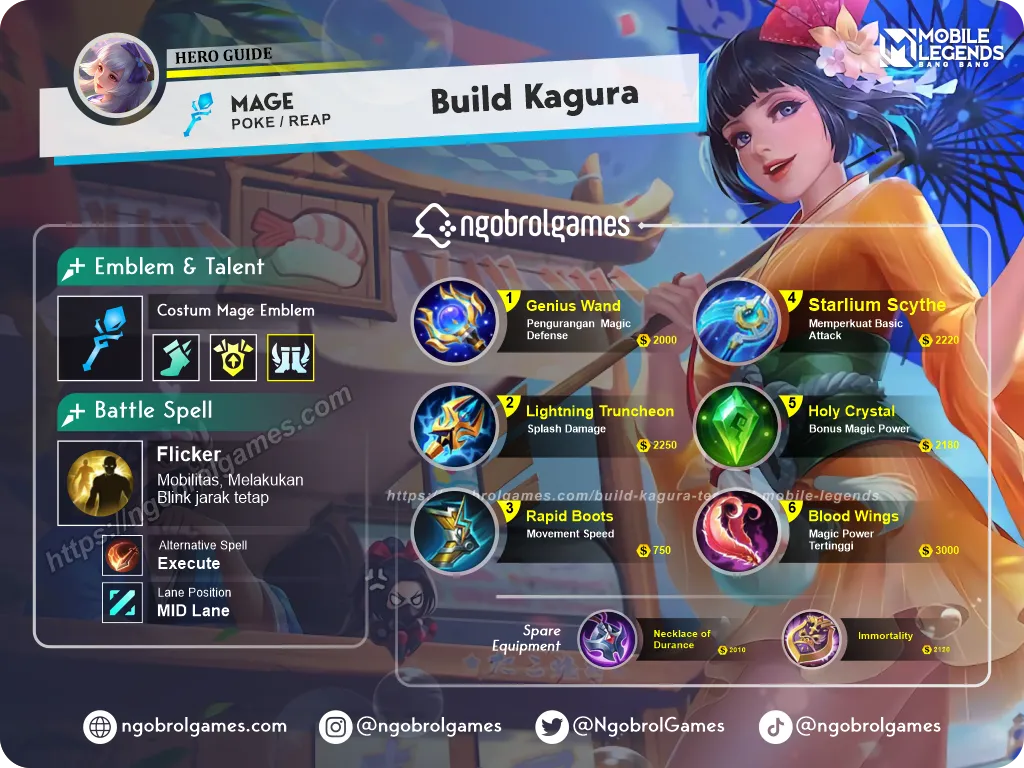Select the Blood Wings item icon
Image resolution: width=1024 pixels, height=768 pixels.
(x=736, y=532)
